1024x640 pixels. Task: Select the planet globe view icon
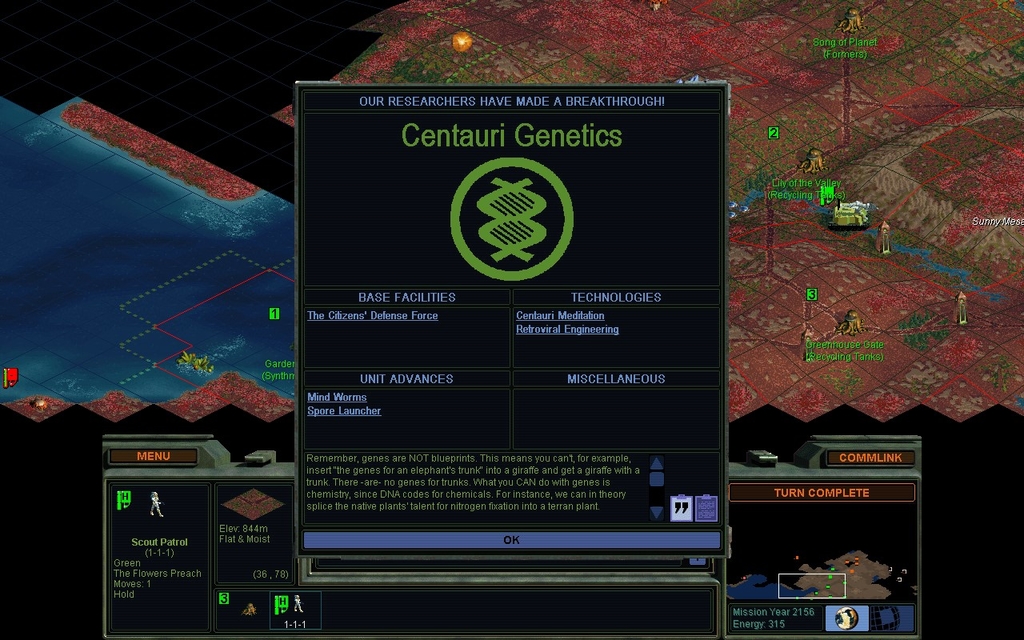(x=846, y=618)
